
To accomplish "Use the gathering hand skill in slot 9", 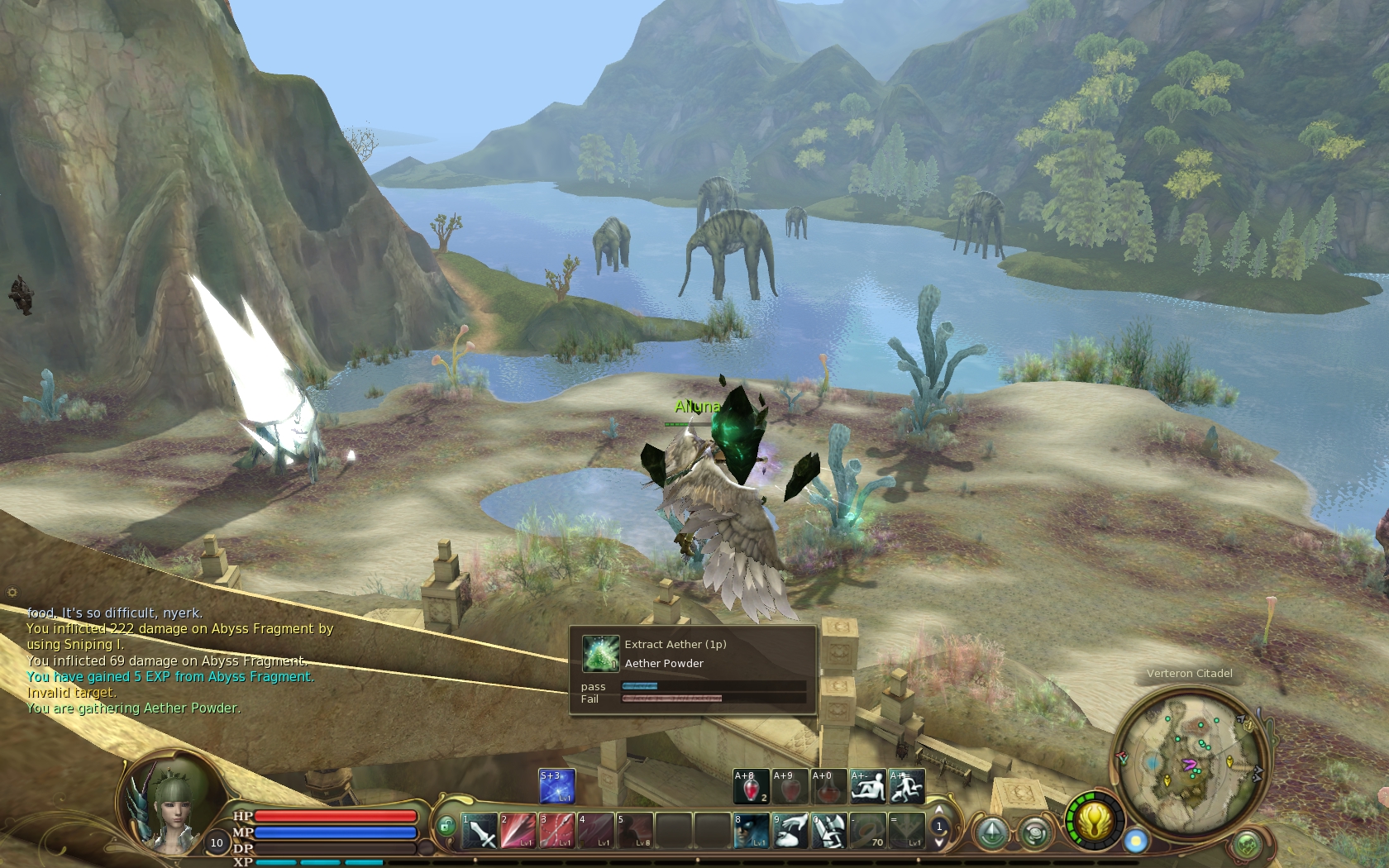I will [790, 831].
